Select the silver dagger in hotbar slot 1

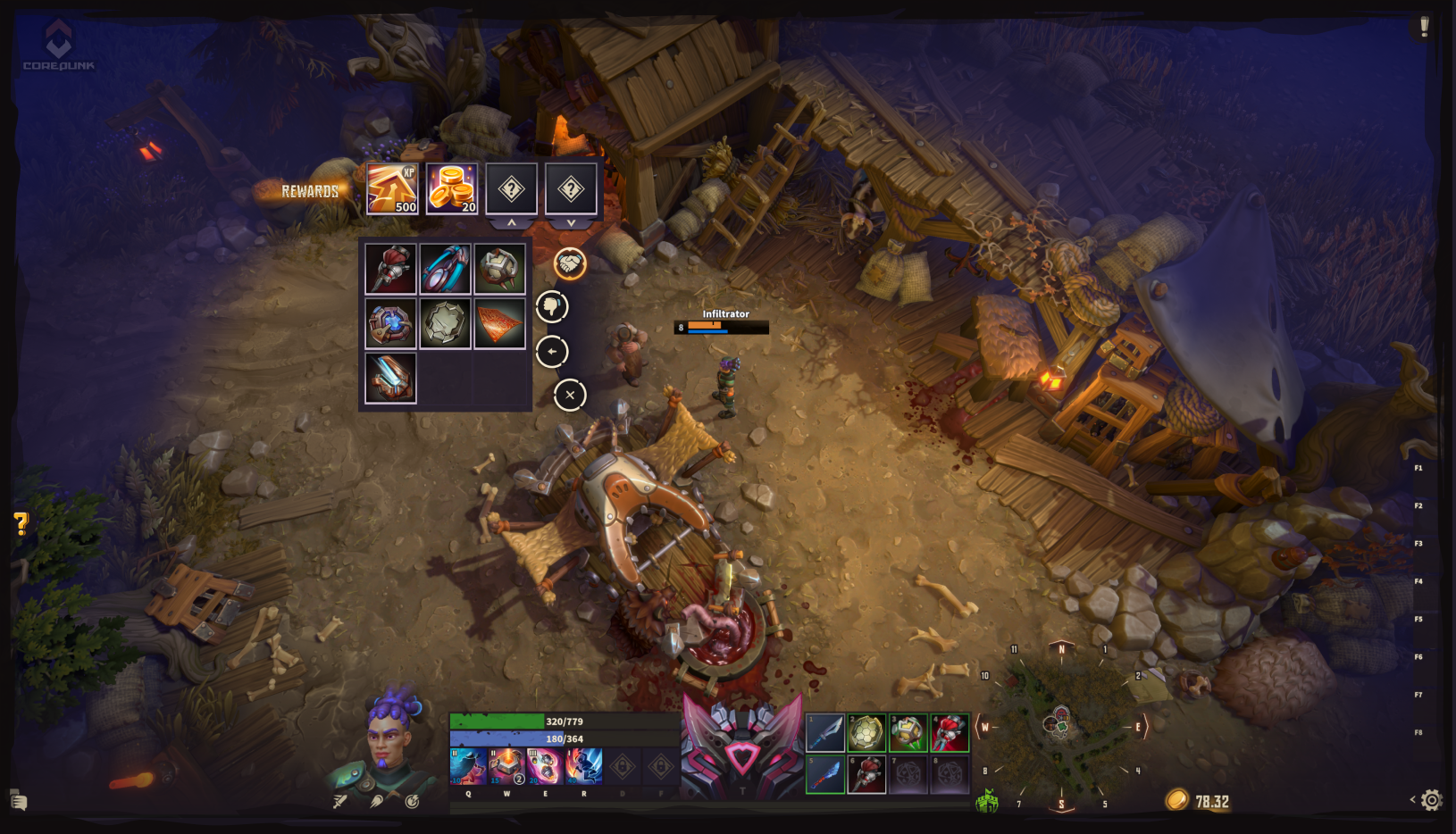pos(825,733)
